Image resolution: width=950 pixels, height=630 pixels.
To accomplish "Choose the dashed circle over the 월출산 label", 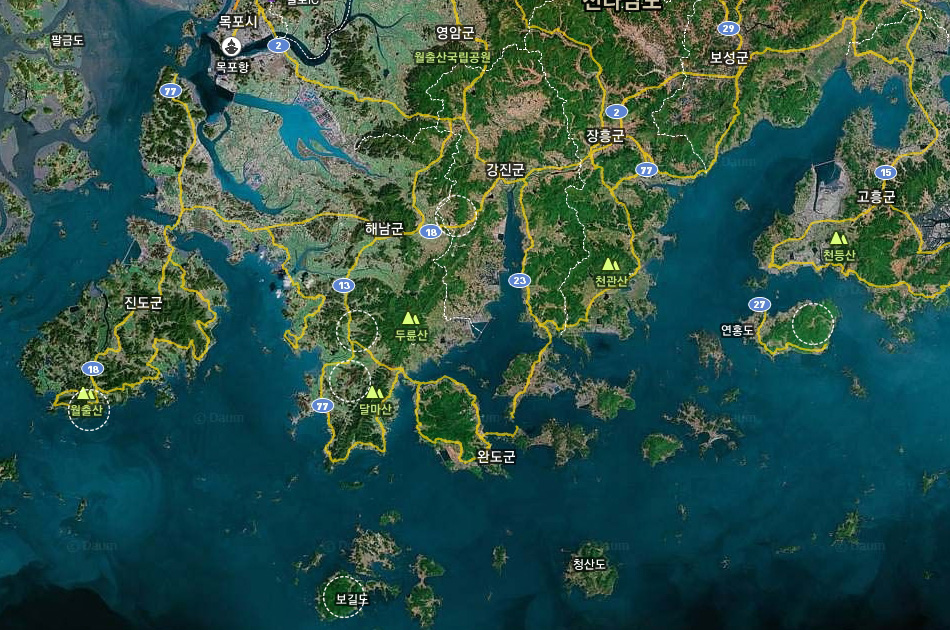I will pyautogui.click(x=89, y=410).
